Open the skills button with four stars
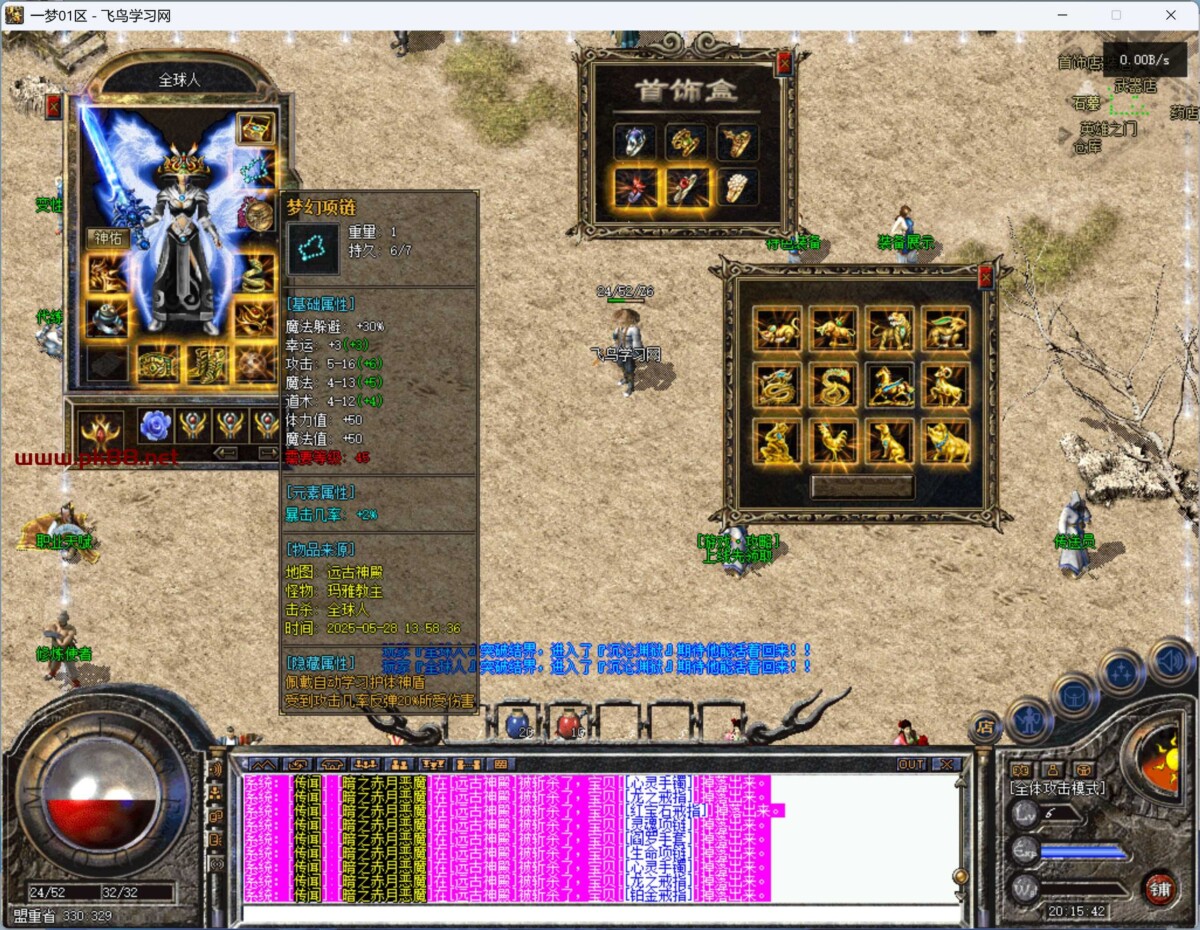This screenshot has width=1200, height=930. [x=1121, y=672]
